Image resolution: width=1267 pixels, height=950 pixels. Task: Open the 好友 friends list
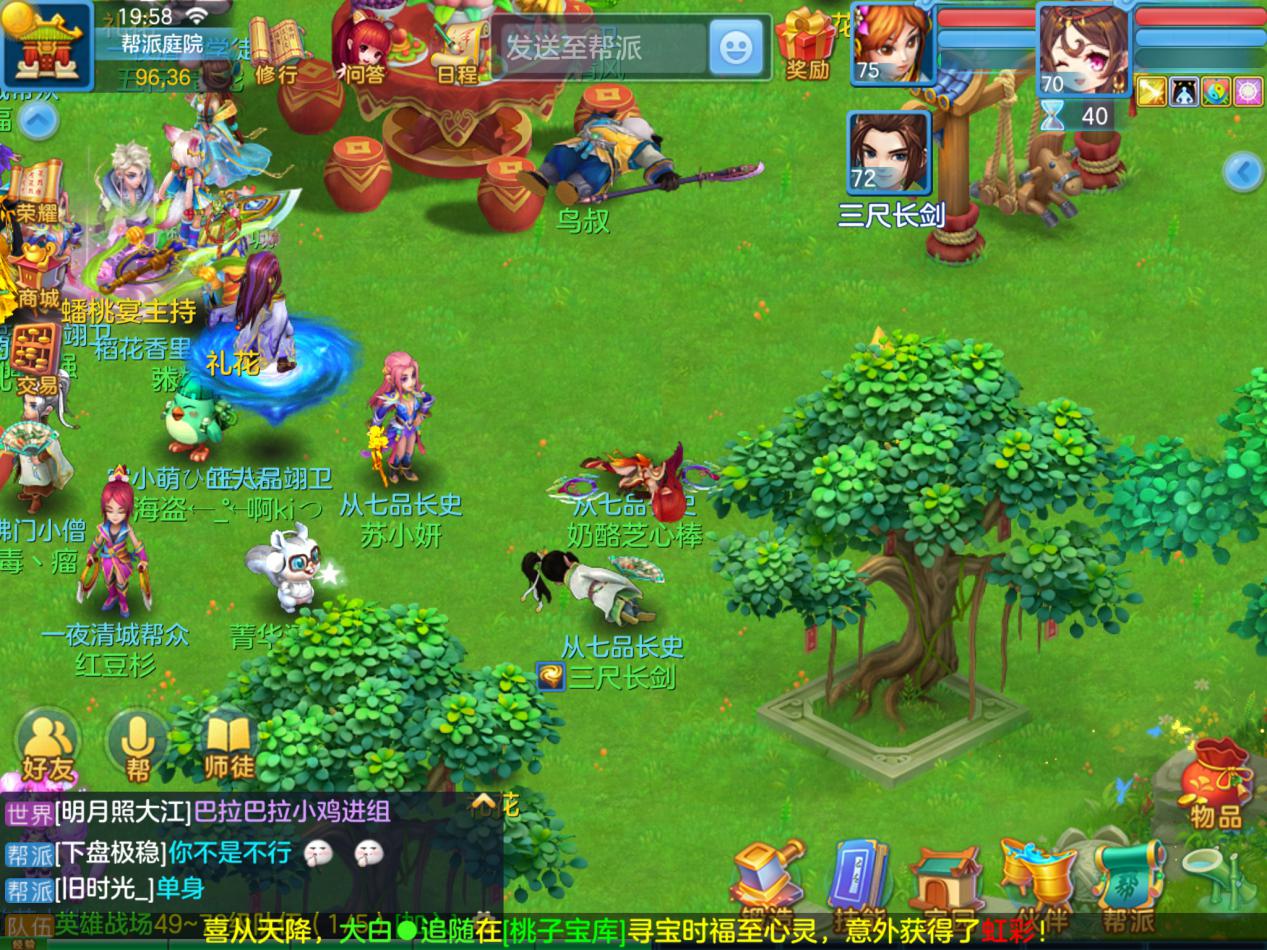coord(48,746)
